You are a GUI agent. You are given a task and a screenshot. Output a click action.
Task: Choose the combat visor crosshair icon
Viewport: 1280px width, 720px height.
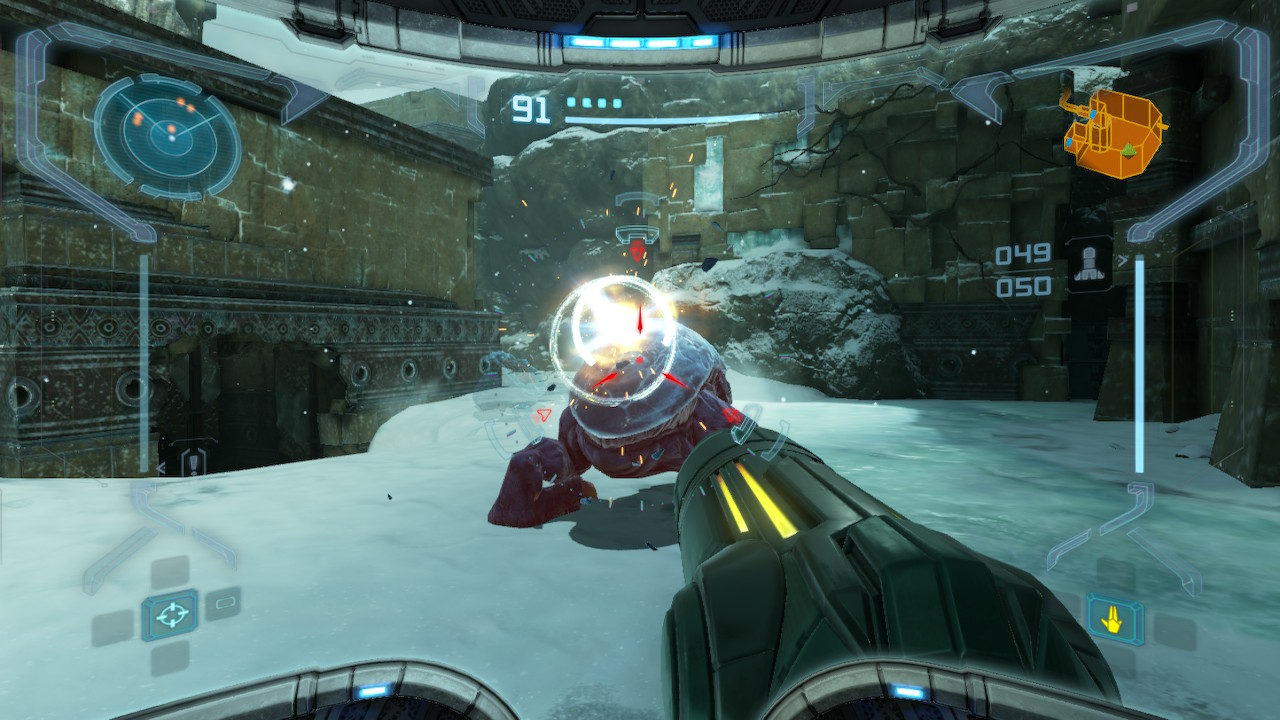pyautogui.click(x=169, y=615)
